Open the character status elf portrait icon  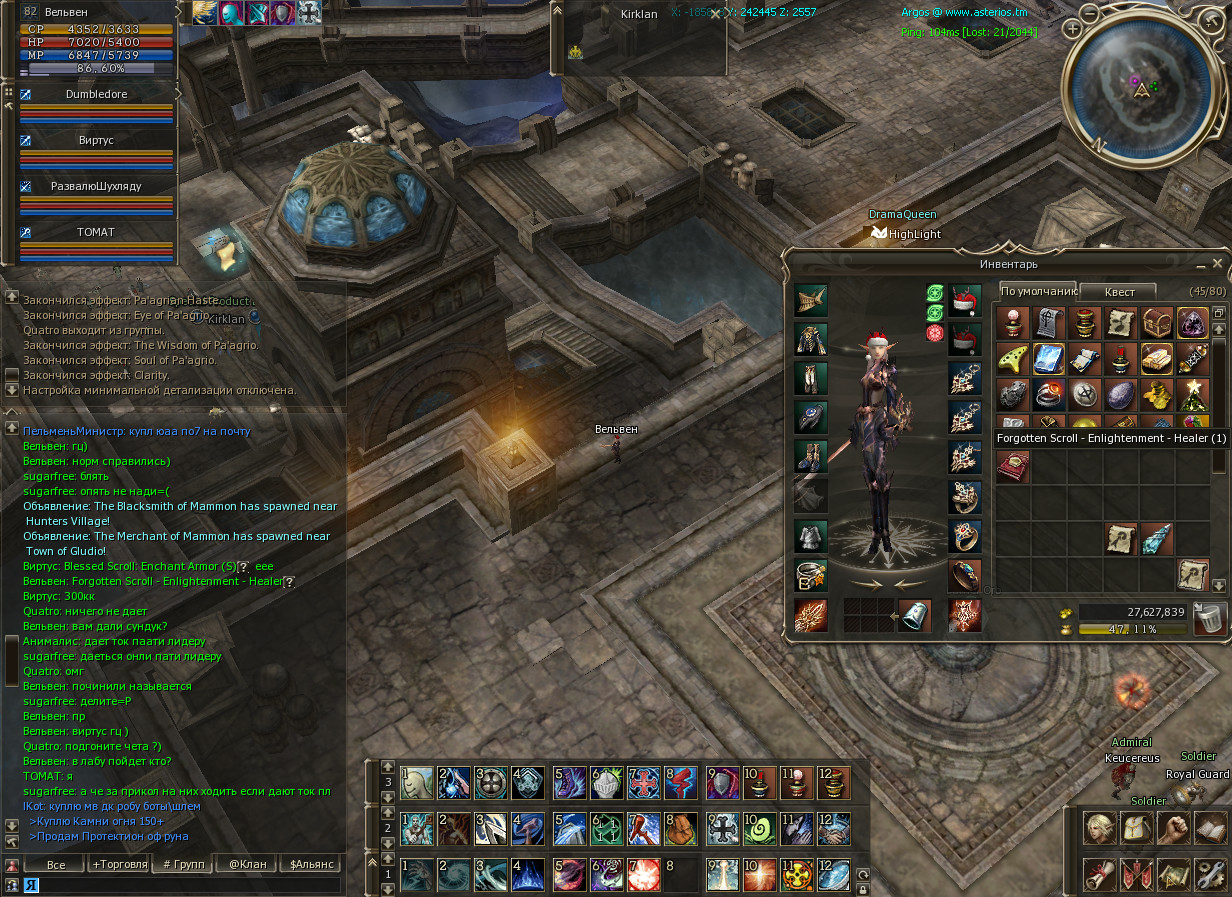pos(1100,827)
